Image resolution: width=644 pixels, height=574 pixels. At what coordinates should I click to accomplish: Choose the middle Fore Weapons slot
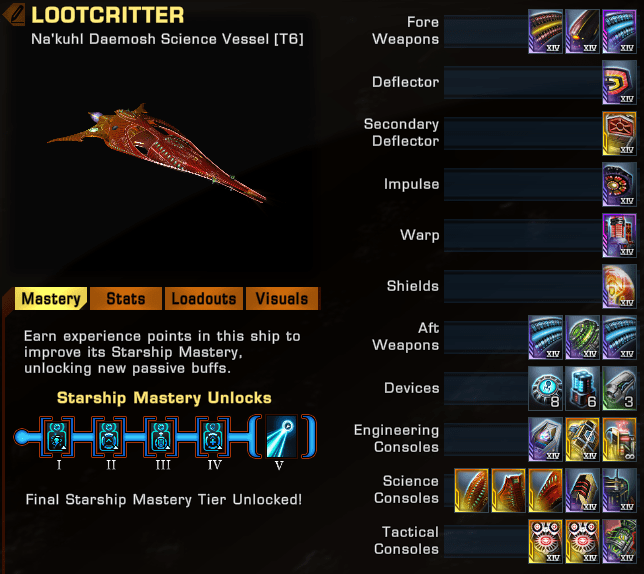(583, 32)
